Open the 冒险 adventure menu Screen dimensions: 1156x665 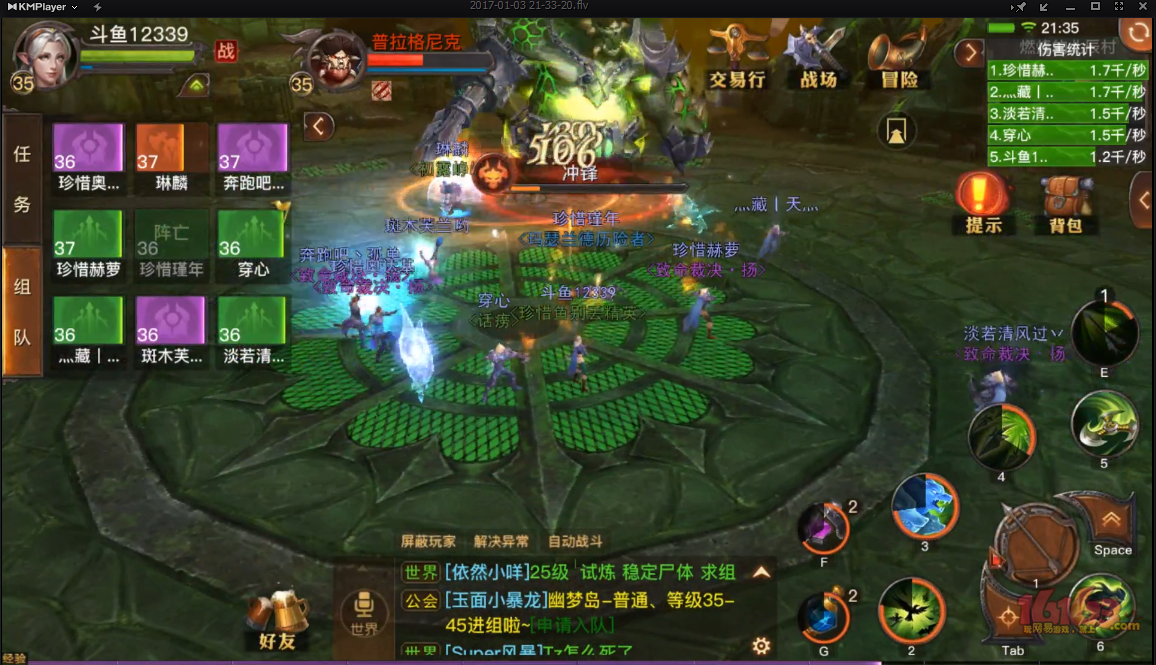click(897, 58)
